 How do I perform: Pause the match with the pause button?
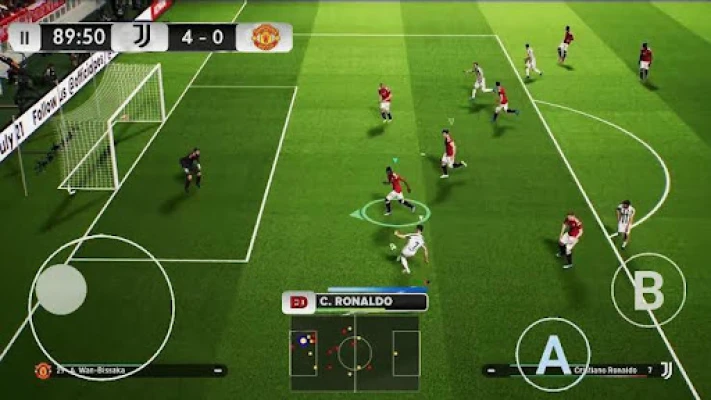pos(24,38)
